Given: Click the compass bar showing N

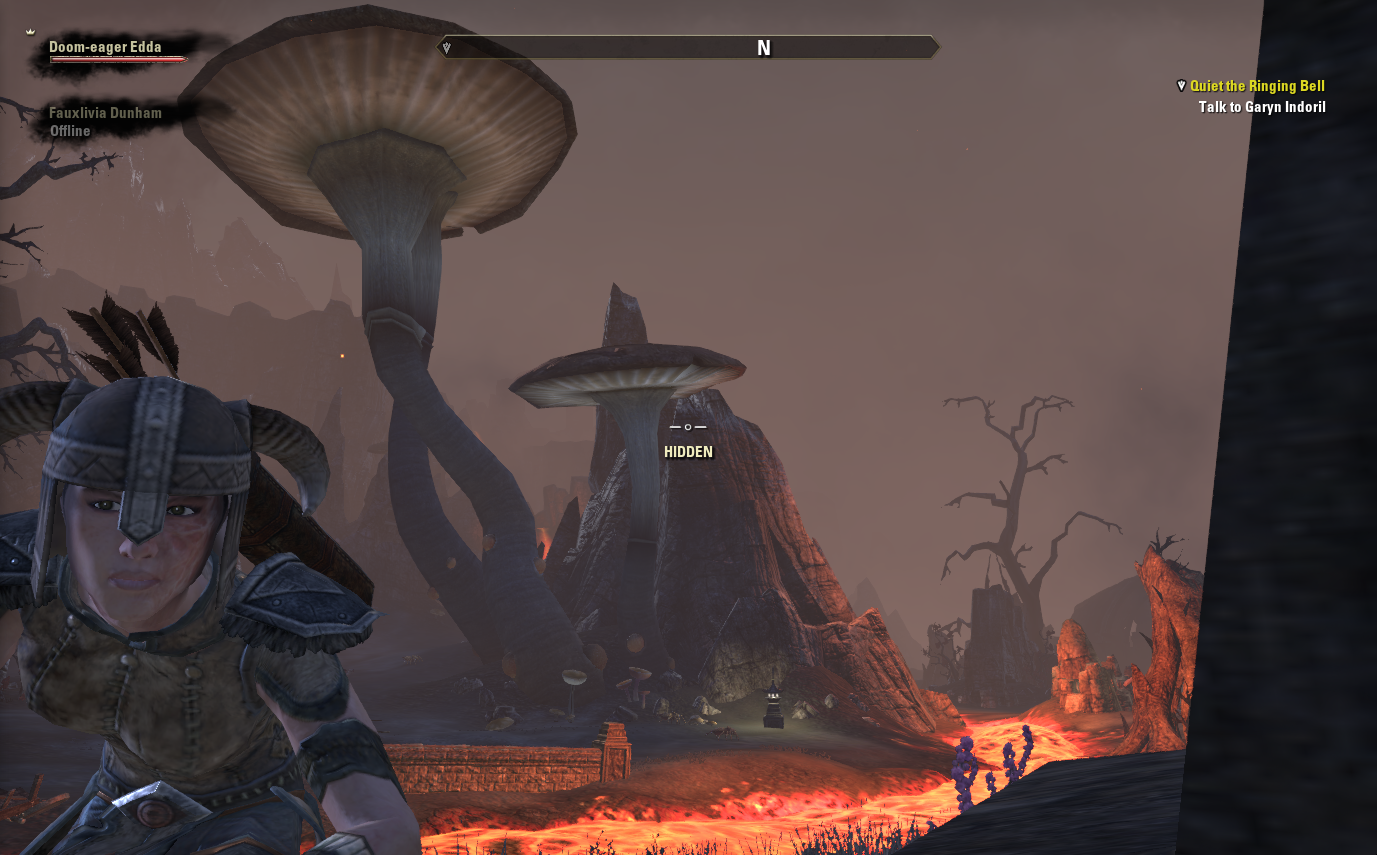Looking at the screenshot, I should [689, 48].
